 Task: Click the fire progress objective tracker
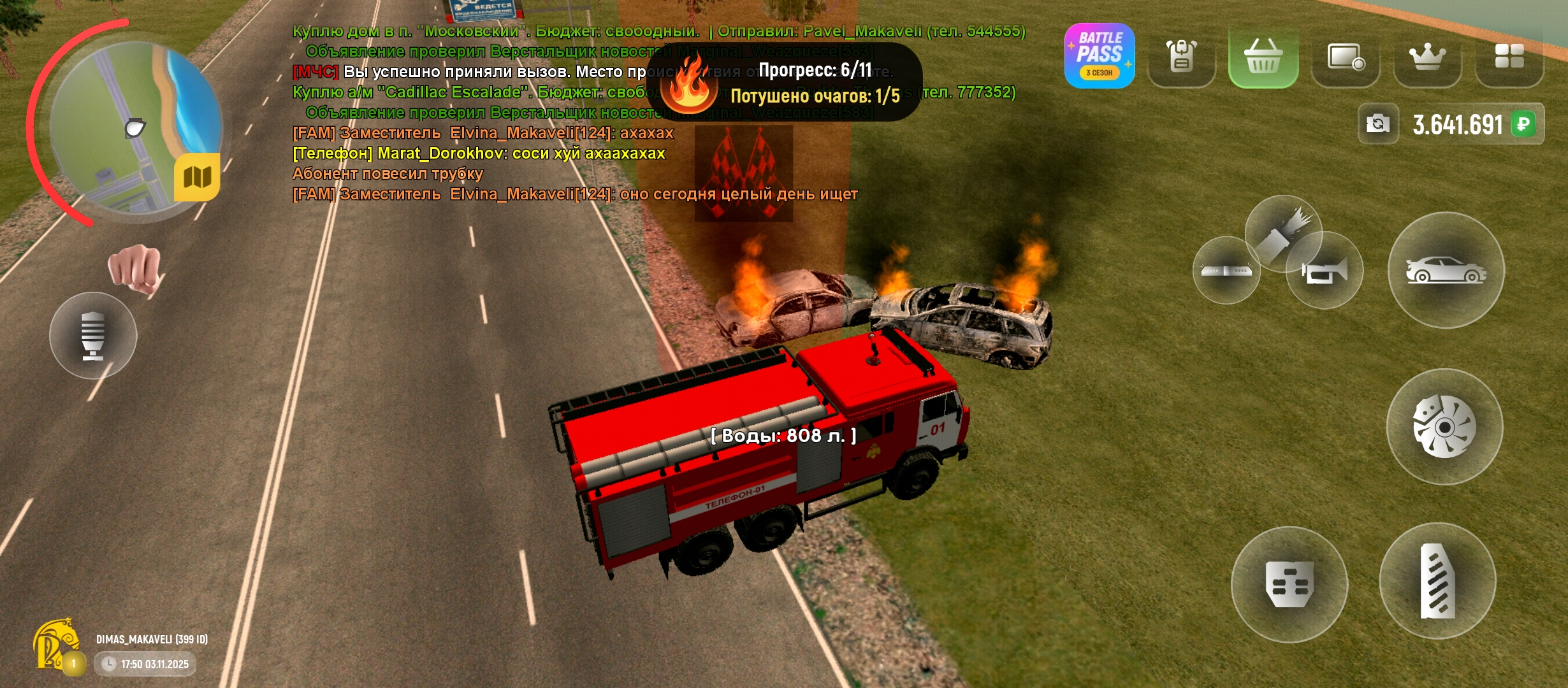pos(784,83)
